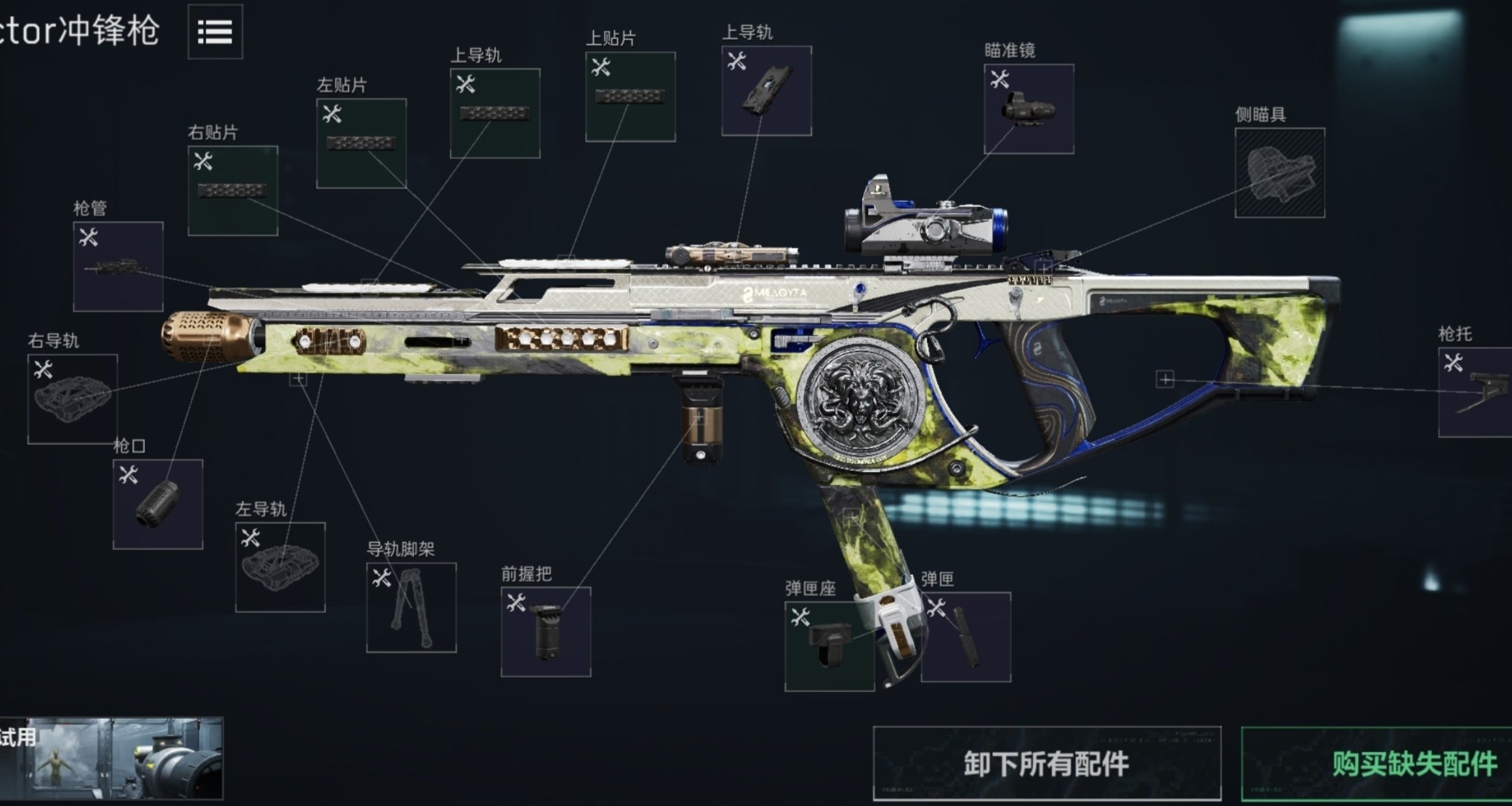This screenshot has height=806, width=1512.
Task: Open the 左导轨 rail slot
Action: coord(280,567)
